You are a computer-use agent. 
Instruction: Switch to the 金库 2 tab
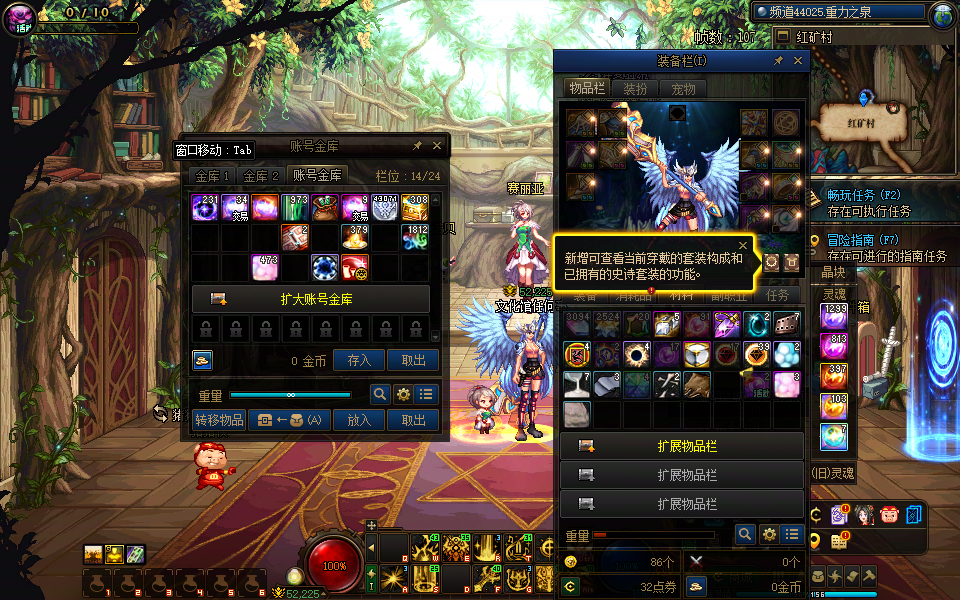pyautogui.click(x=263, y=175)
